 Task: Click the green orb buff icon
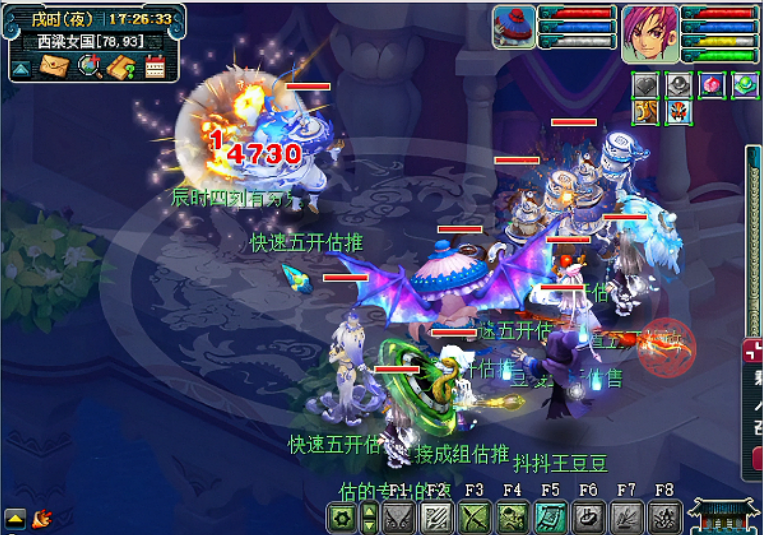[x=744, y=85]
